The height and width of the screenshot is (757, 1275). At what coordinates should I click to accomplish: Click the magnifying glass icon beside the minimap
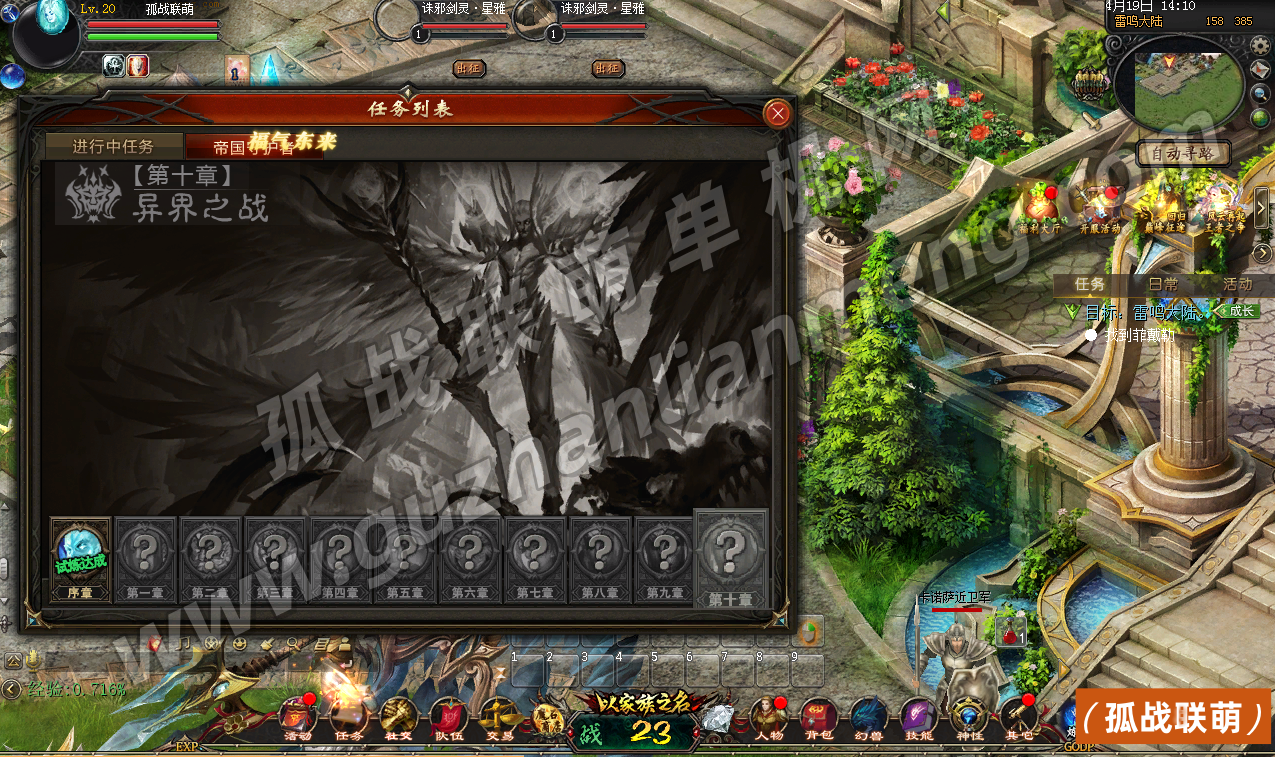1260,94
